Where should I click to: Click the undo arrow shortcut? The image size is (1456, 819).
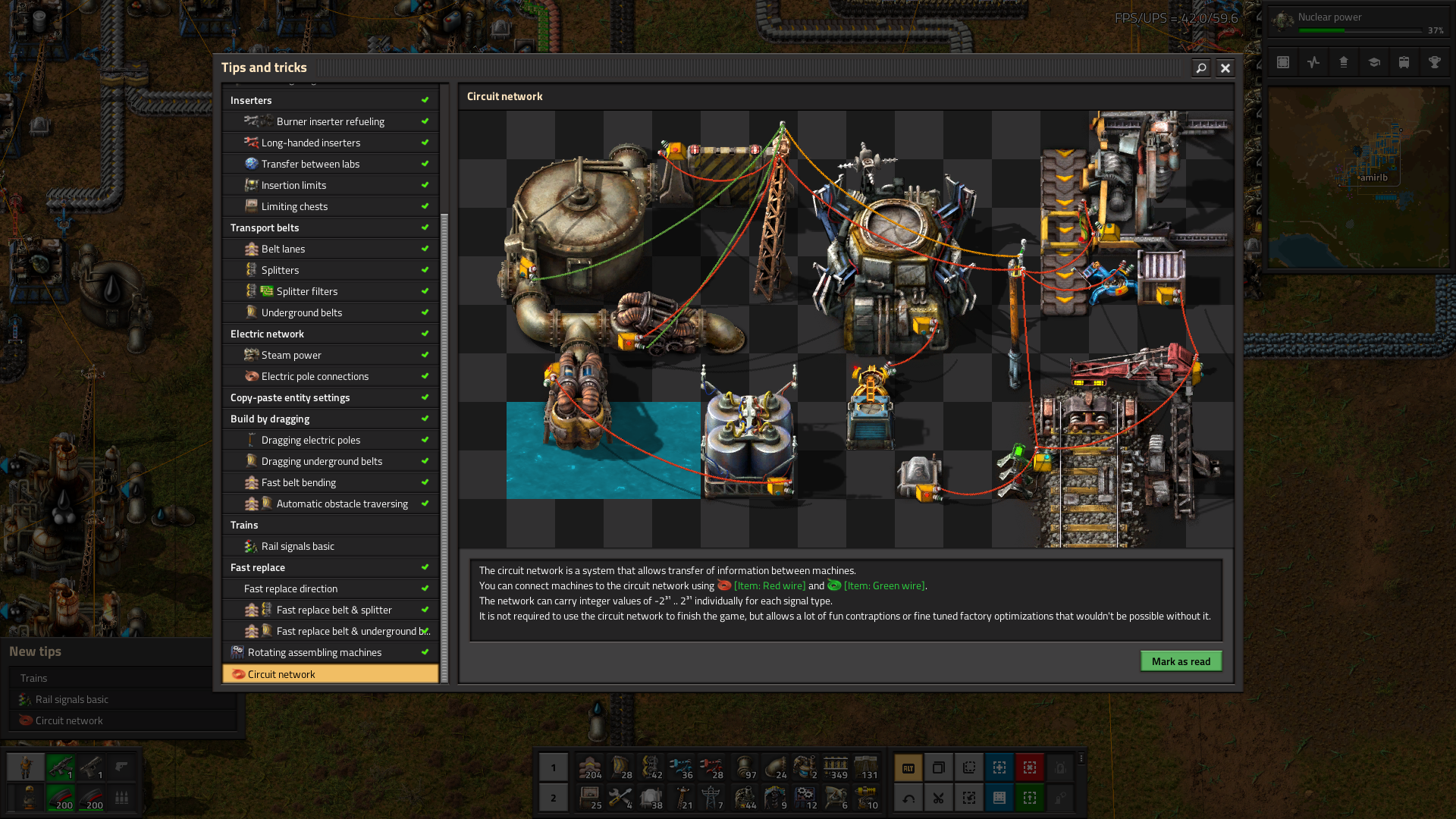click(908, 798)
